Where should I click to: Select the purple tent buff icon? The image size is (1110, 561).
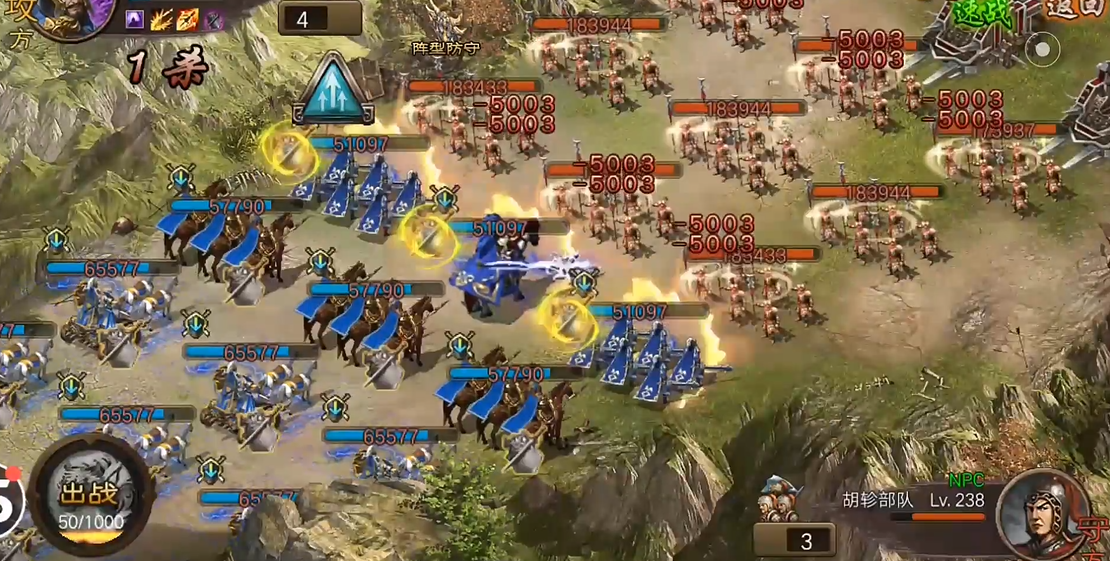[135, 19]
